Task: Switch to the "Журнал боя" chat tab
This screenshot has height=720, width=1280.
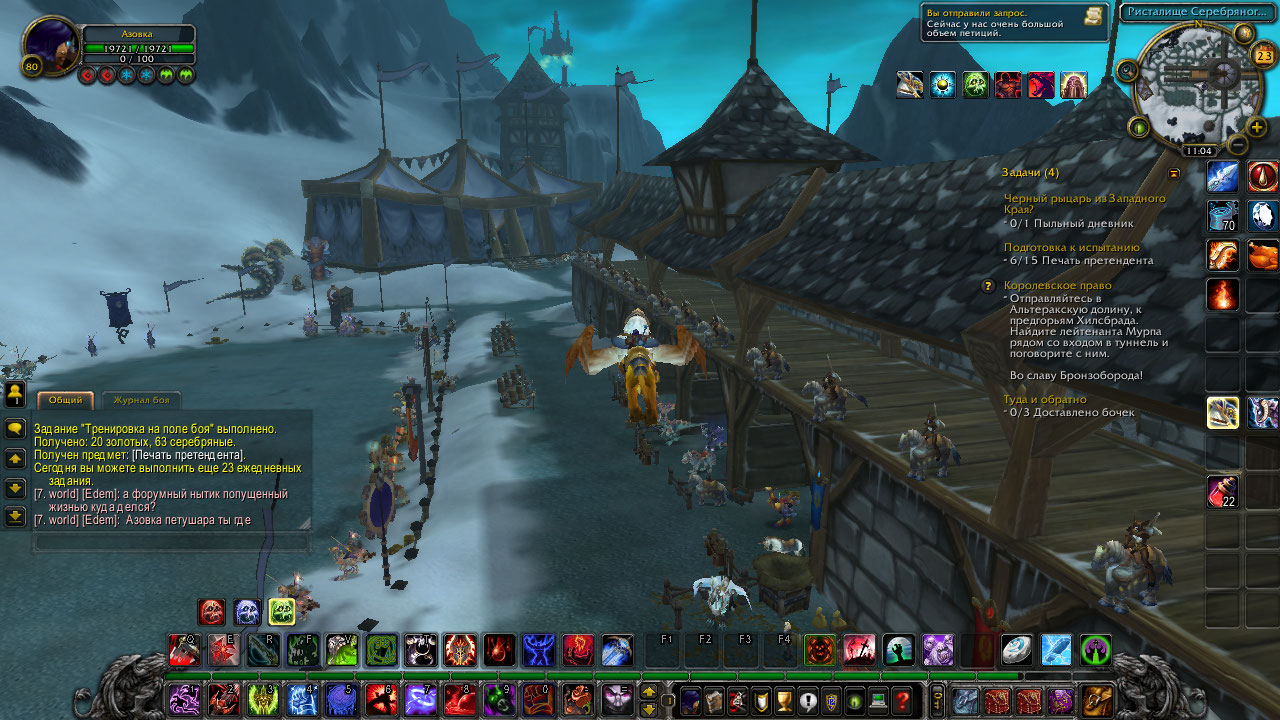Action: pyautogui.click(x=141, y=401)
